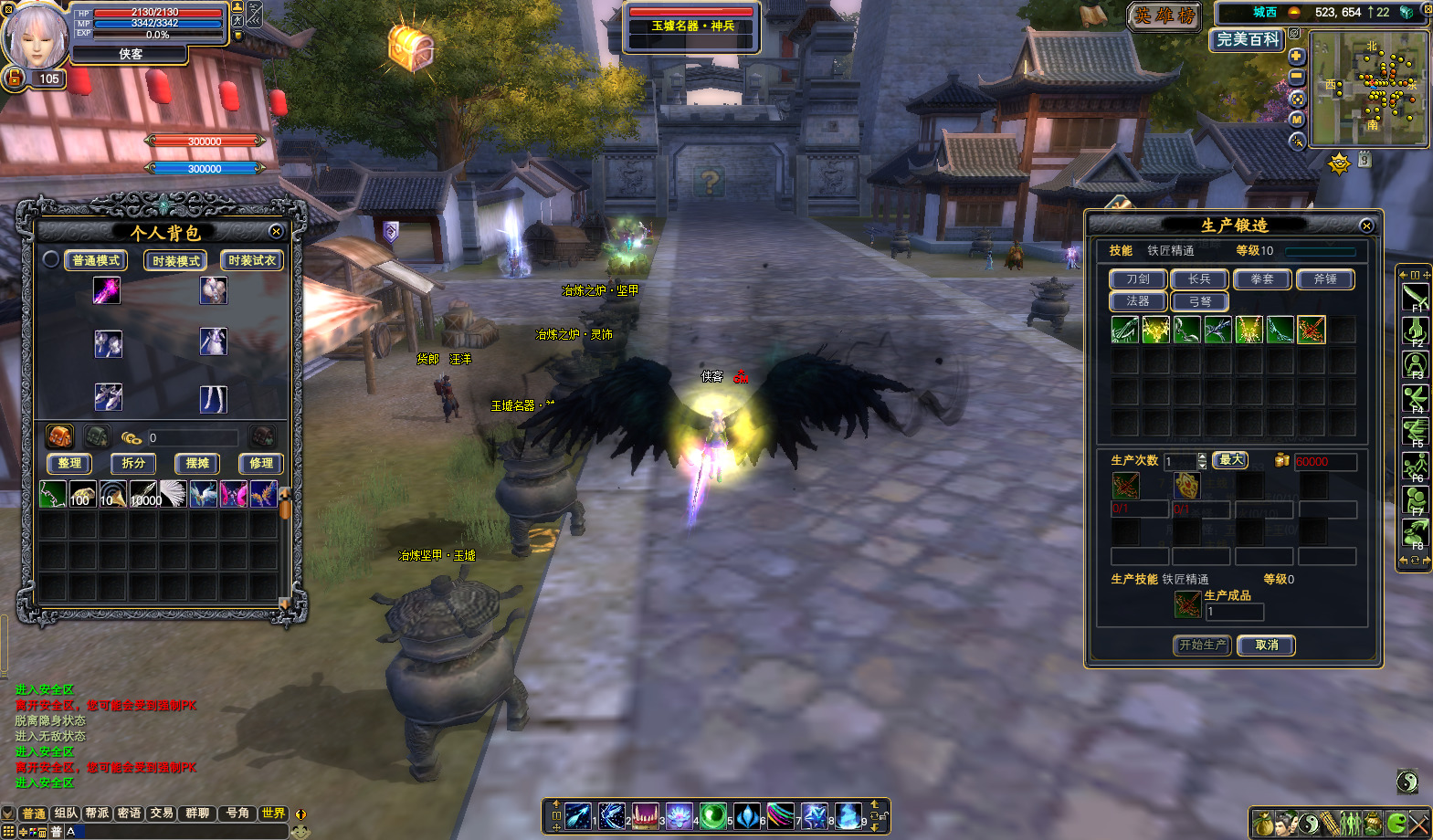1433x840 pixels.
Task: Close the 生产锻造 crafting window
Action: tap(1366, 226)
